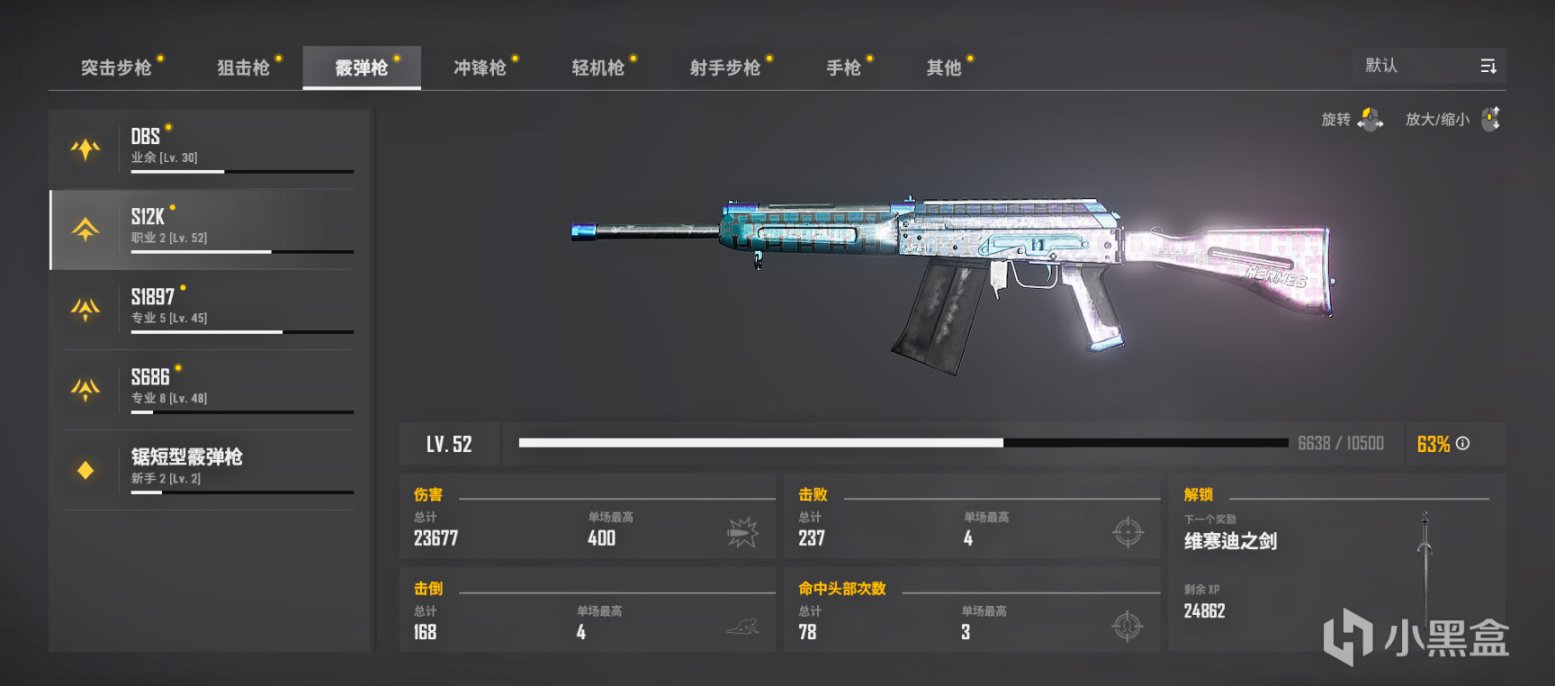This screenshot has height=686, width=1555.
Task: Show the 冲锋枪 category
Action: [480, 68]
